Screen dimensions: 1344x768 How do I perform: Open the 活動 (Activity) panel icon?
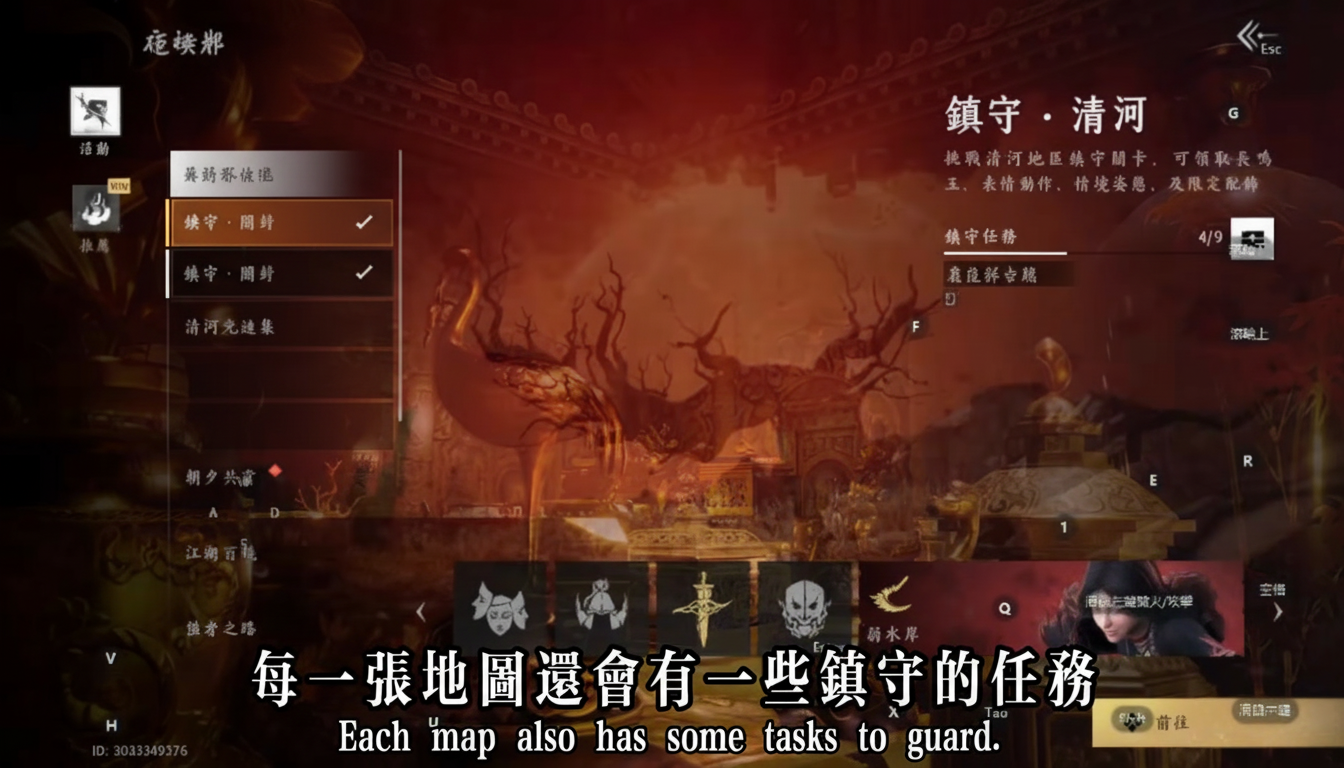[94, 112]
